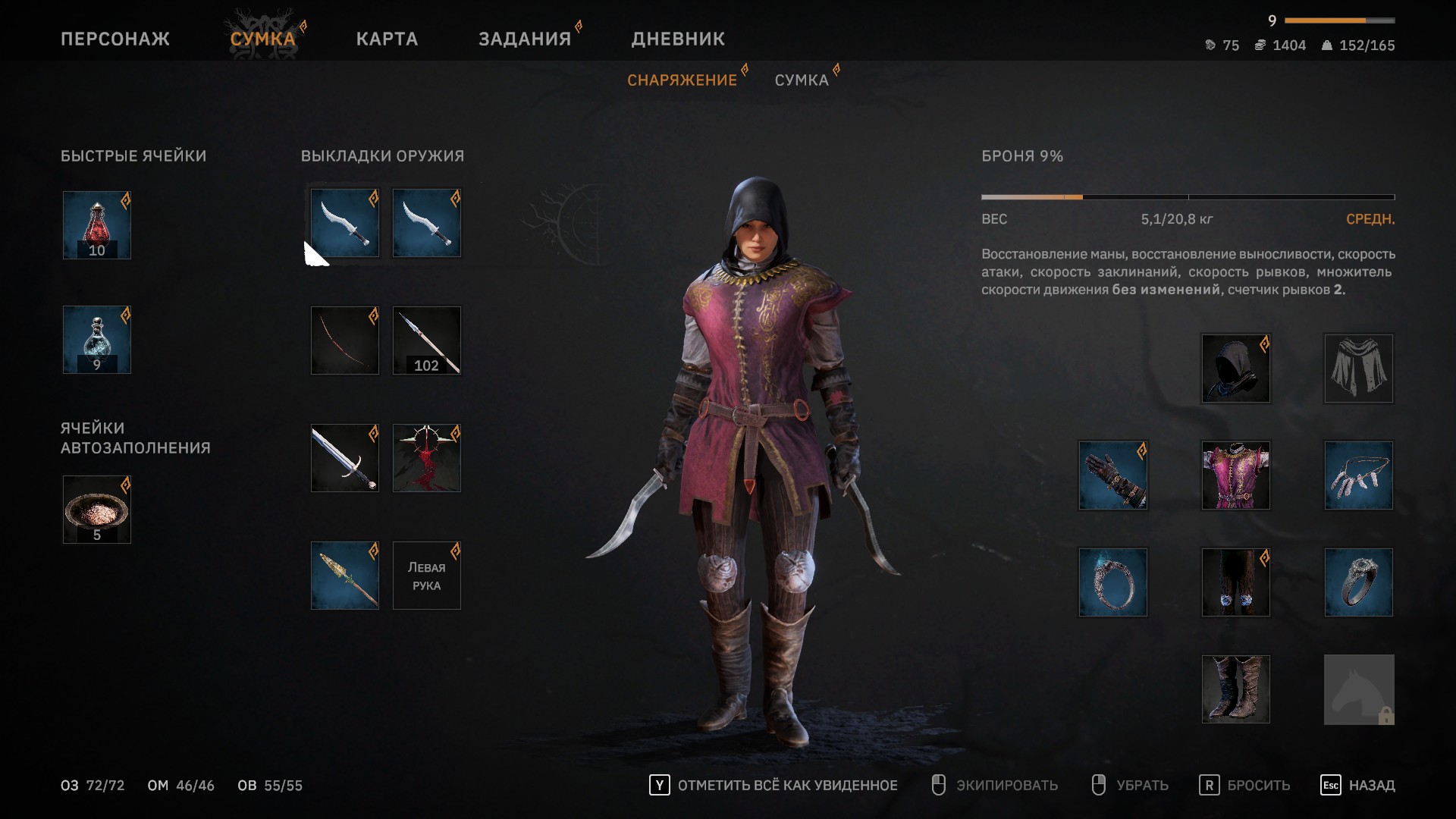Select the blue mana potion quick slot
This screenshot has height=819, width=1456.
point(97,340)
